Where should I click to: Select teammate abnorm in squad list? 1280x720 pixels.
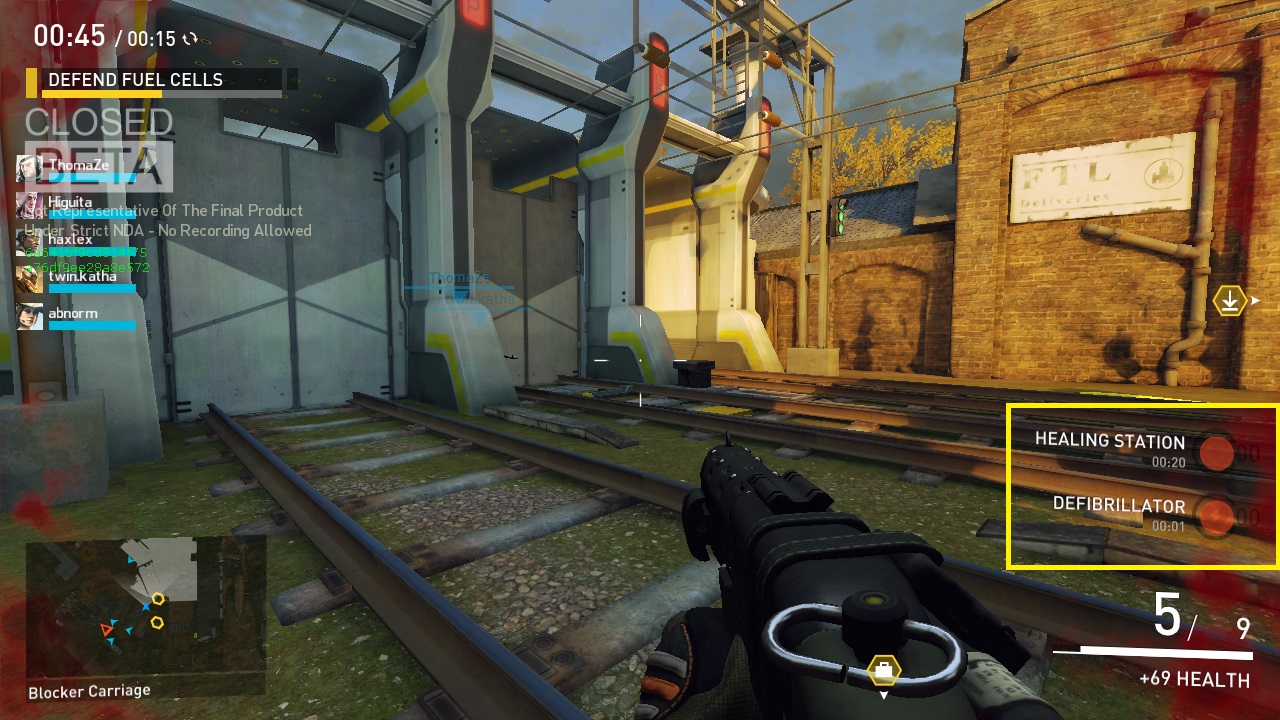[x=72, y=315]
